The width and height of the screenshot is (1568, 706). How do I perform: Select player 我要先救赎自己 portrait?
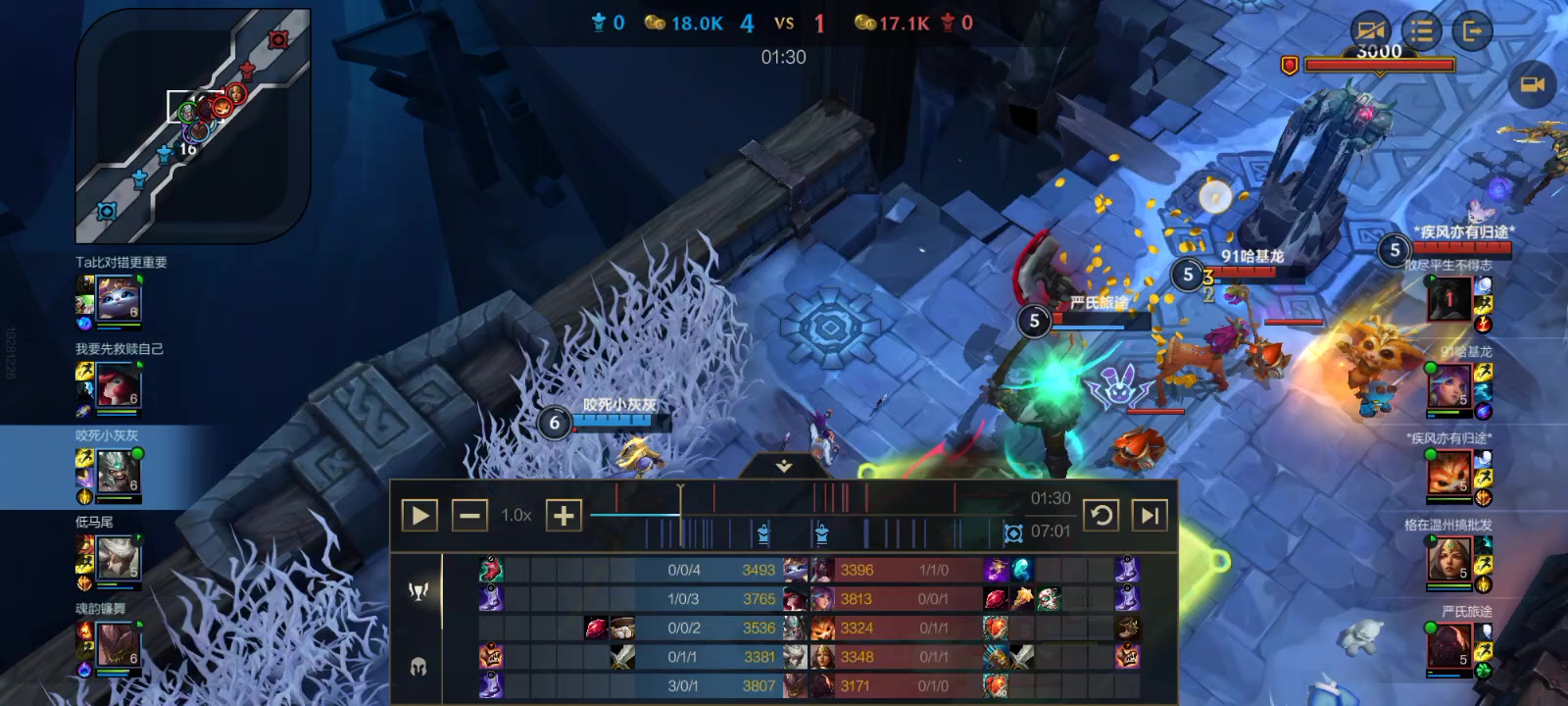[x=120, y=385]
